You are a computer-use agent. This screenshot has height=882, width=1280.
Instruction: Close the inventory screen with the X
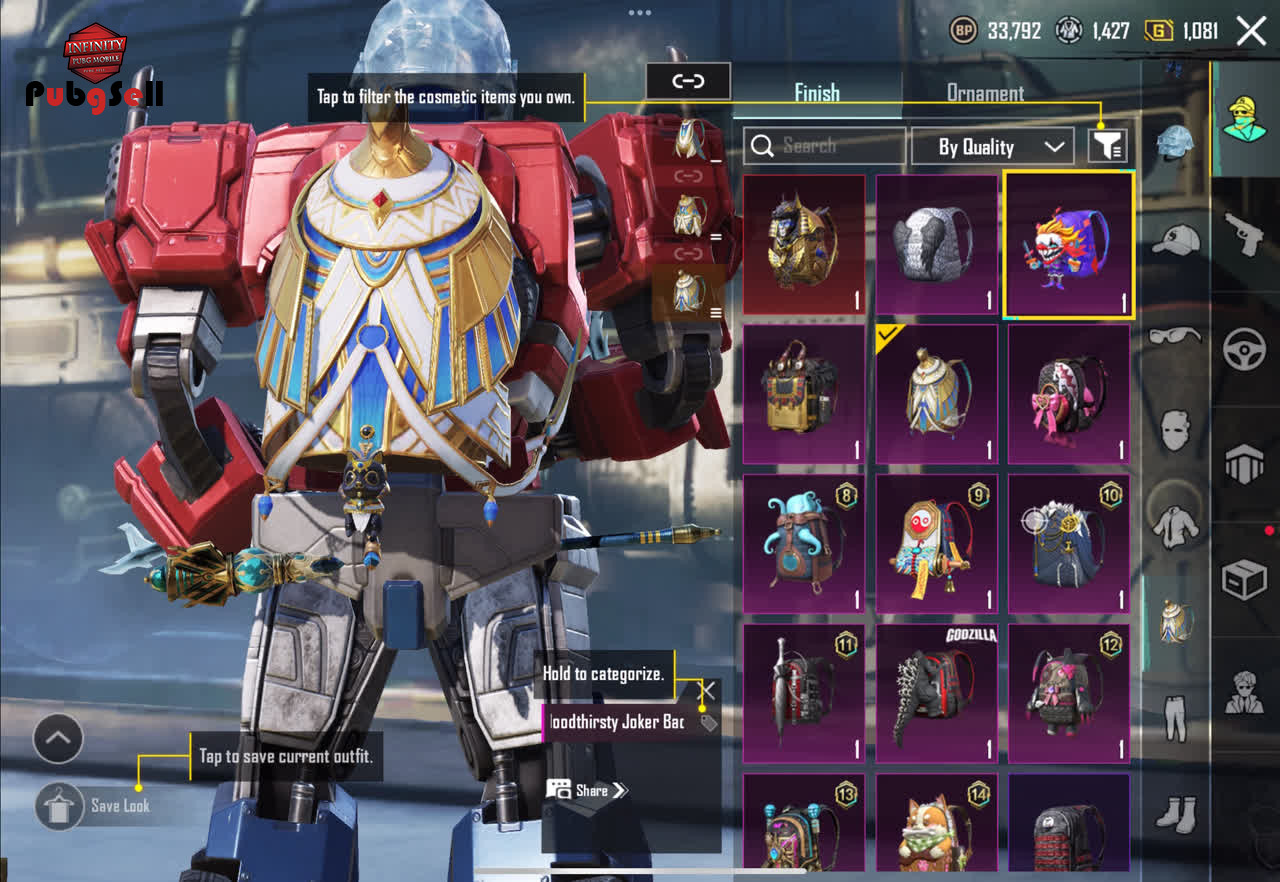1251,31
